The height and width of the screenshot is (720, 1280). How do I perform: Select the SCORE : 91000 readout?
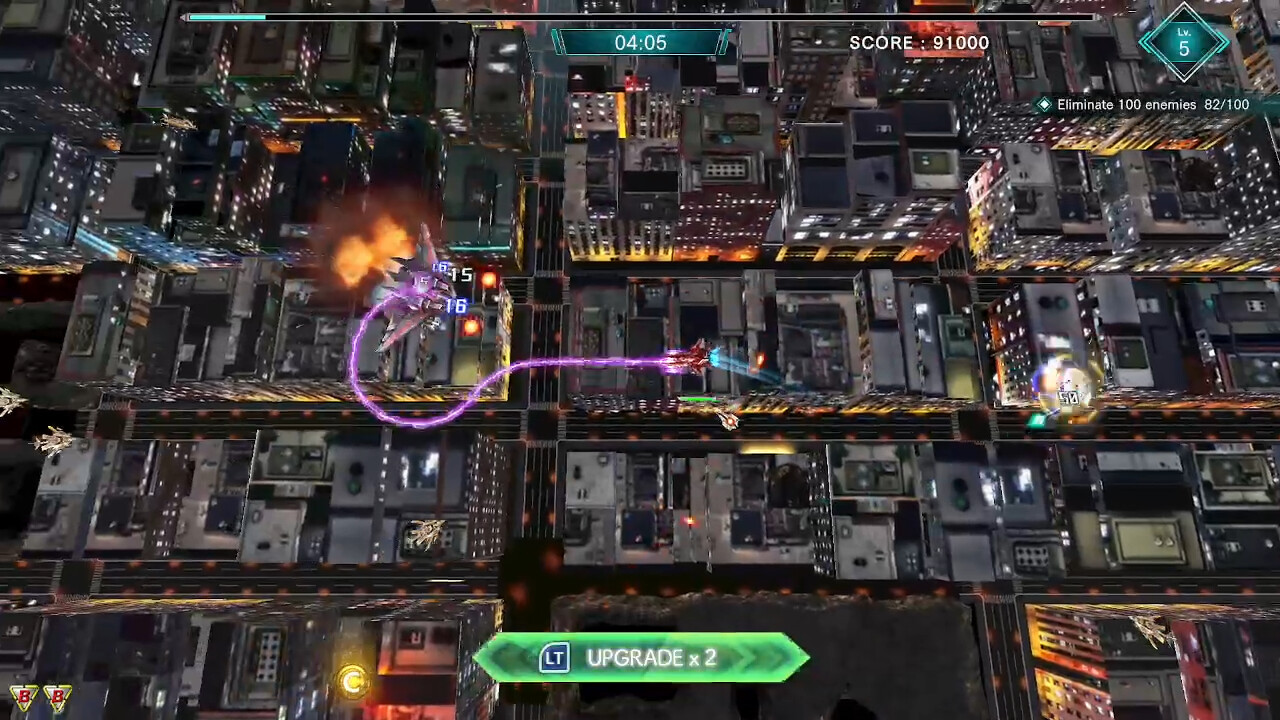[919, 43]
